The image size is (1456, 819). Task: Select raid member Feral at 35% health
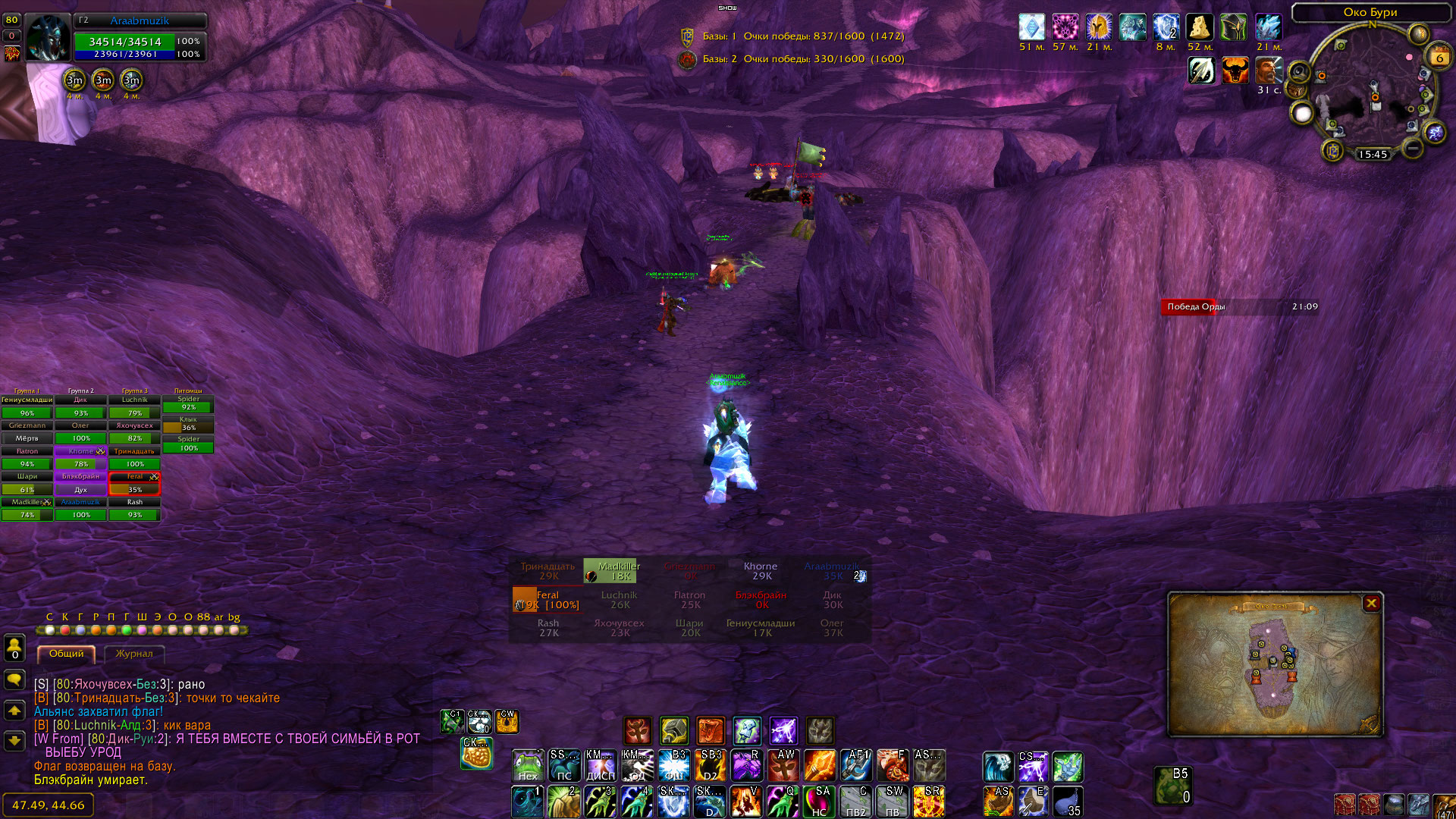click(x=134, y=483)
